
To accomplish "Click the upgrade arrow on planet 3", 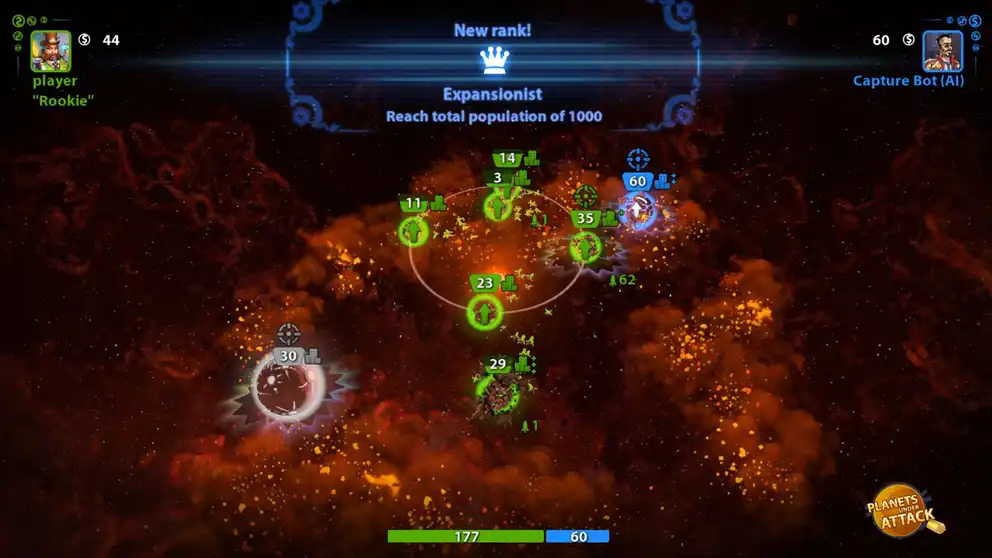I will point(498,207).
